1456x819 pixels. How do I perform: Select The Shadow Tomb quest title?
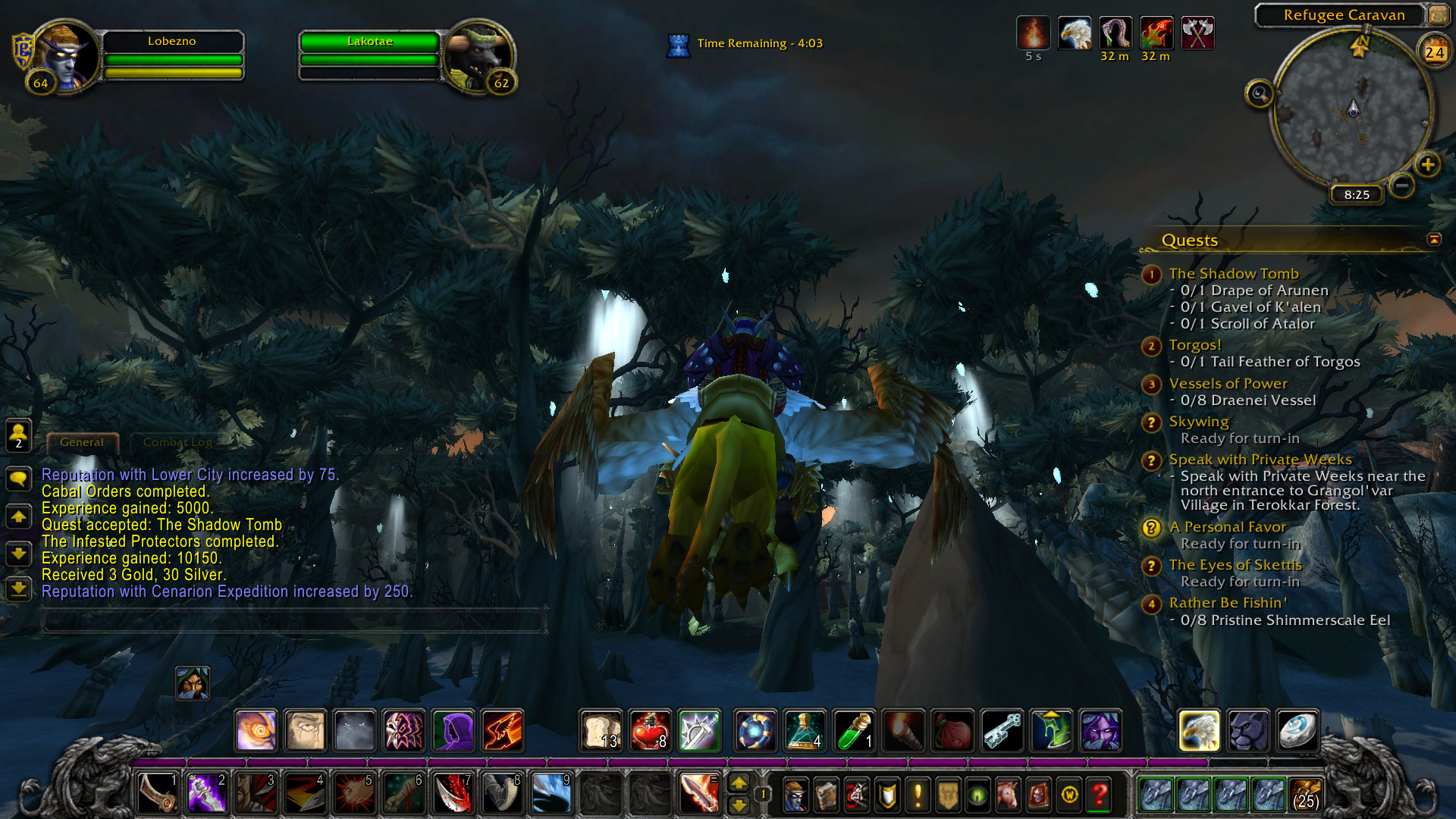tap(1233, 274)
